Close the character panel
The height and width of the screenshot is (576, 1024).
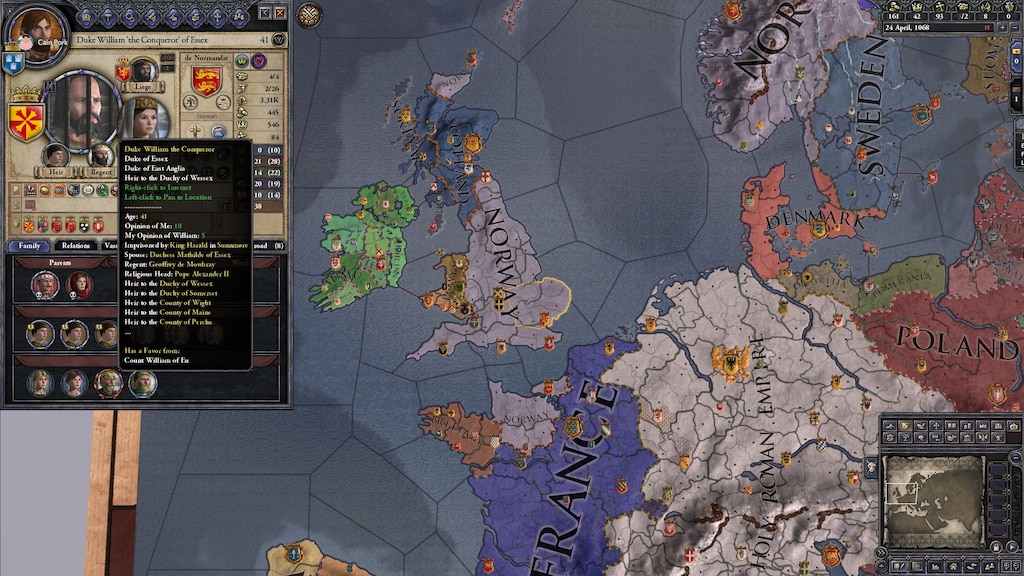(x=280, y=13)
